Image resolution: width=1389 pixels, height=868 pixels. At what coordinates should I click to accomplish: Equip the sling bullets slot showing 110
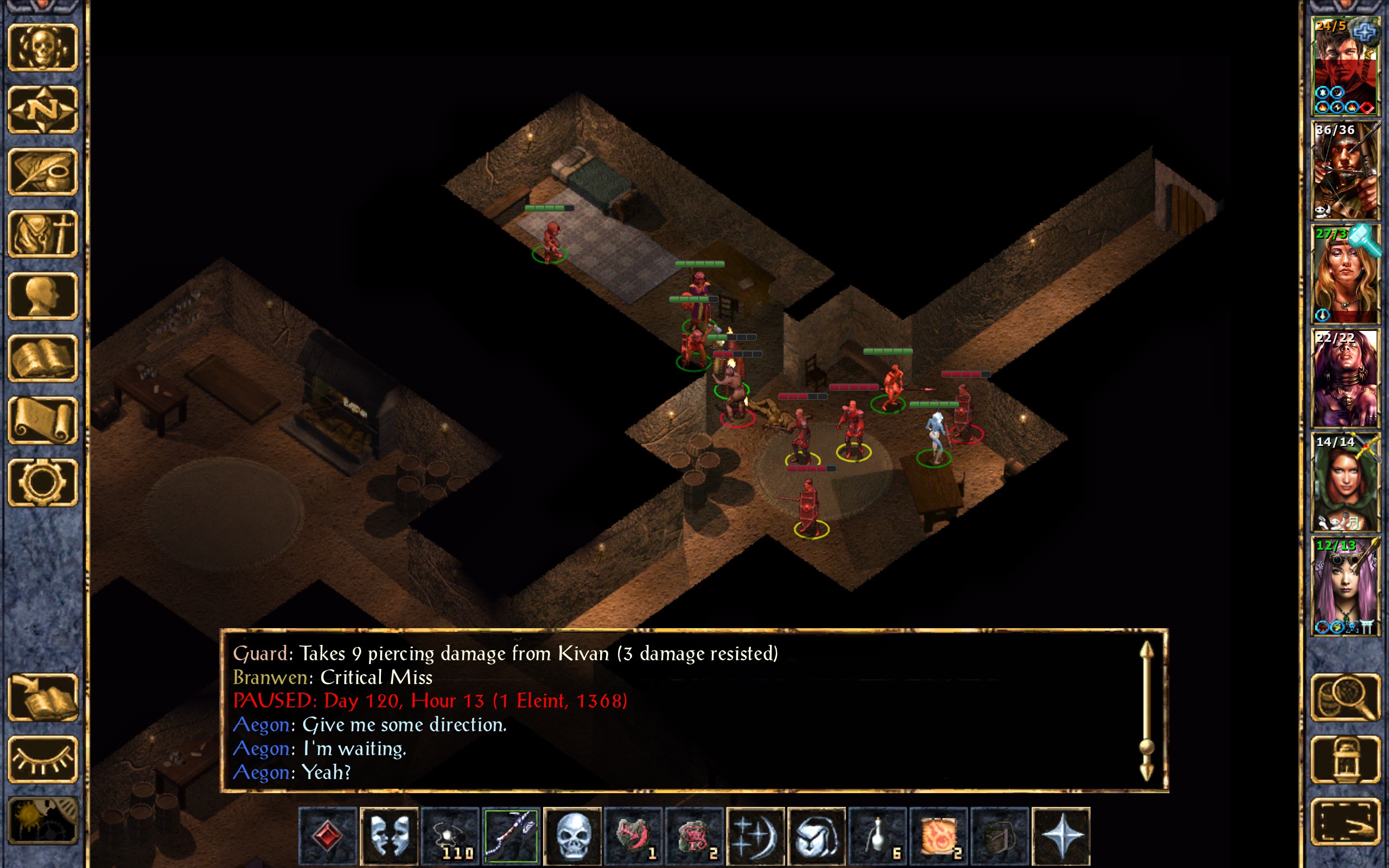click(450, 836)
